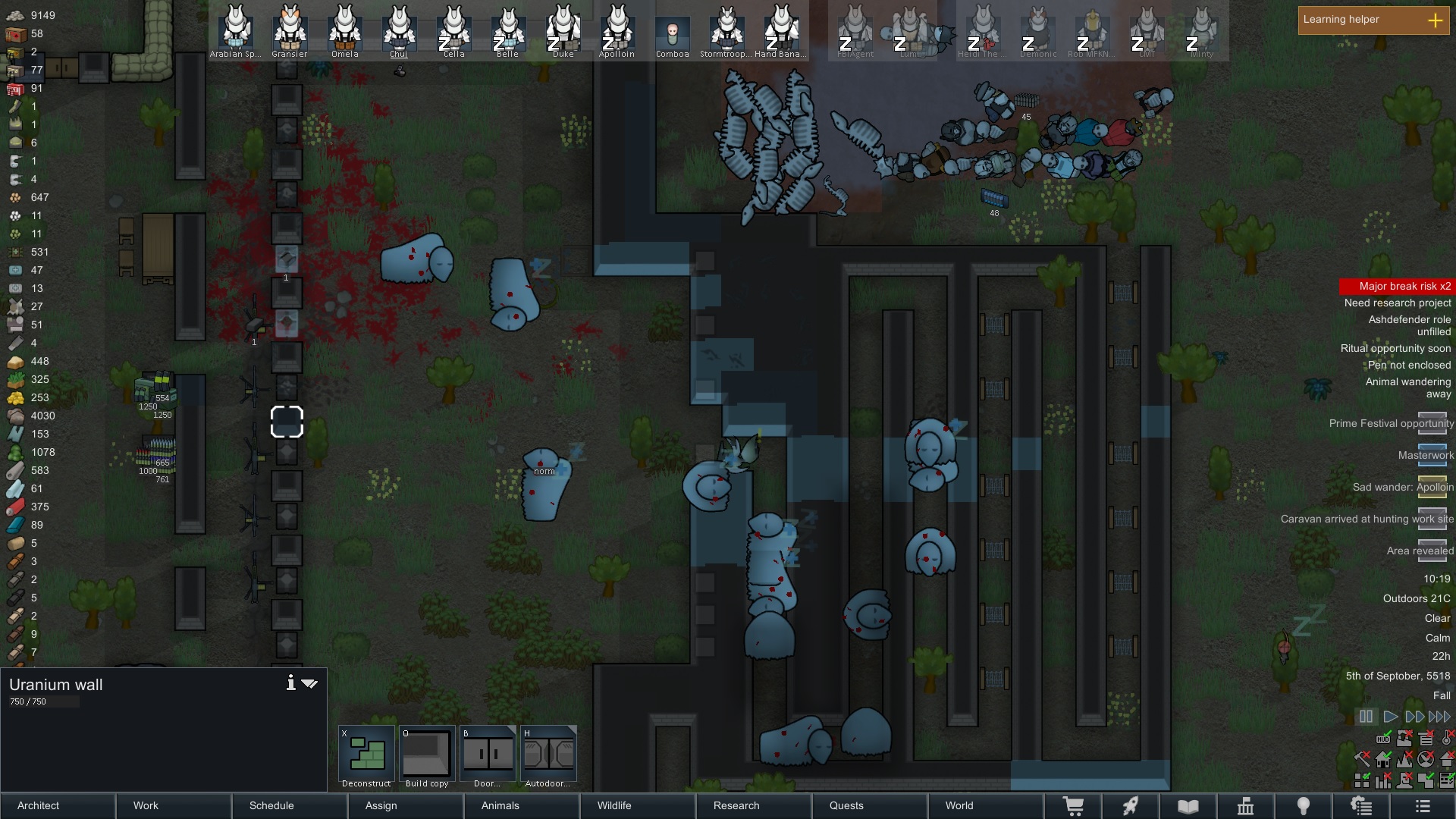The image size is (1456, 819).
Task: Open the Research tab
Action: [754, 805]
